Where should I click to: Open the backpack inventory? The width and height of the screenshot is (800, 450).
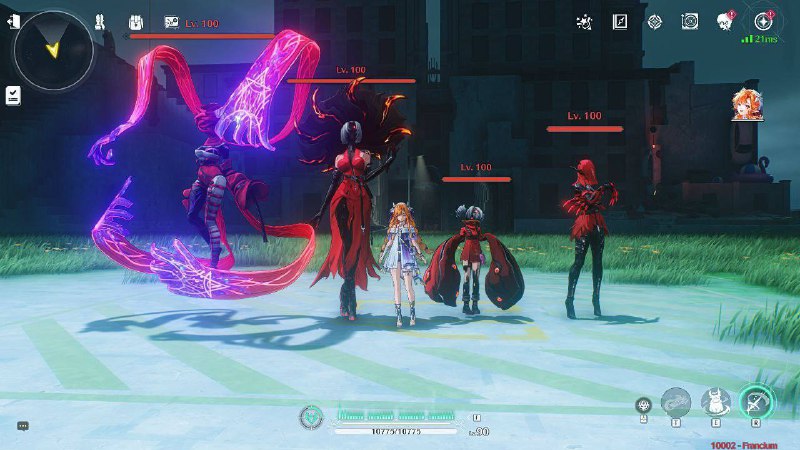[x=136, y=22]
